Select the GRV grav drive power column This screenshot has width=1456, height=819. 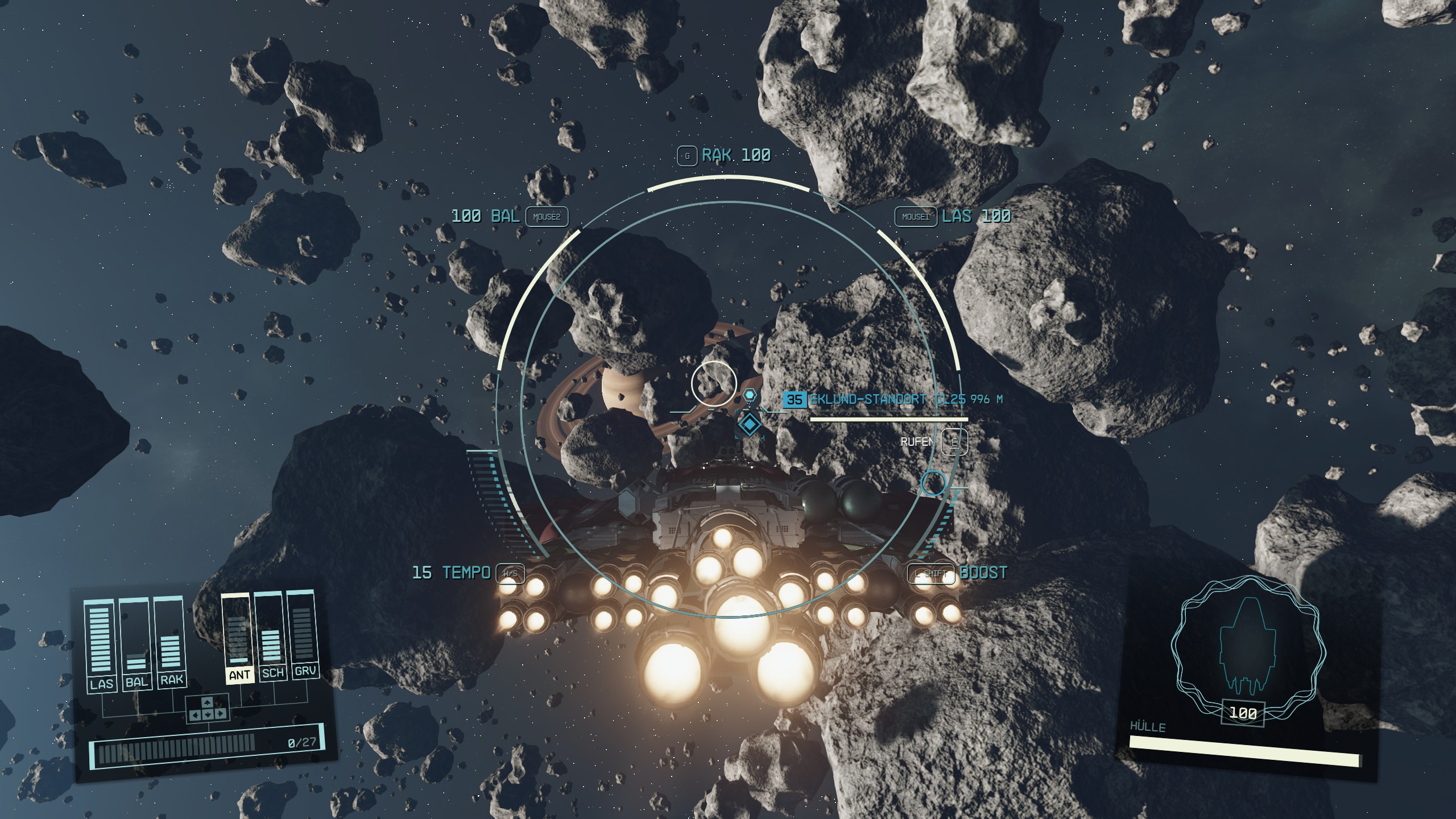click(x=303, y=634)
